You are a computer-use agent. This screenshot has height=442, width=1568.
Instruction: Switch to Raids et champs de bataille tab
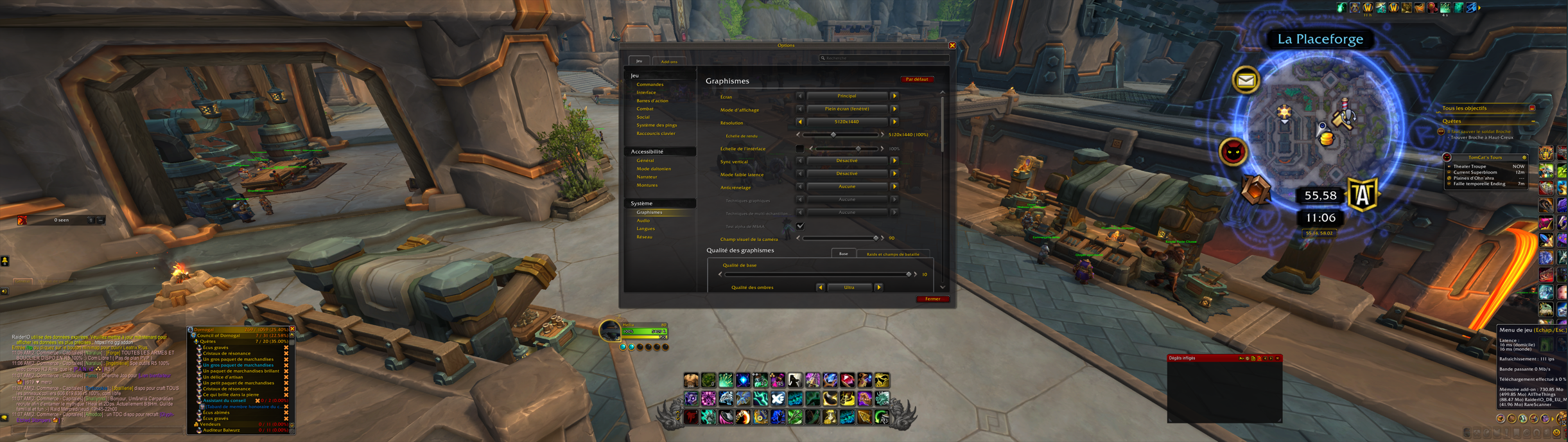pyautogui.click(x=893, y=254)
